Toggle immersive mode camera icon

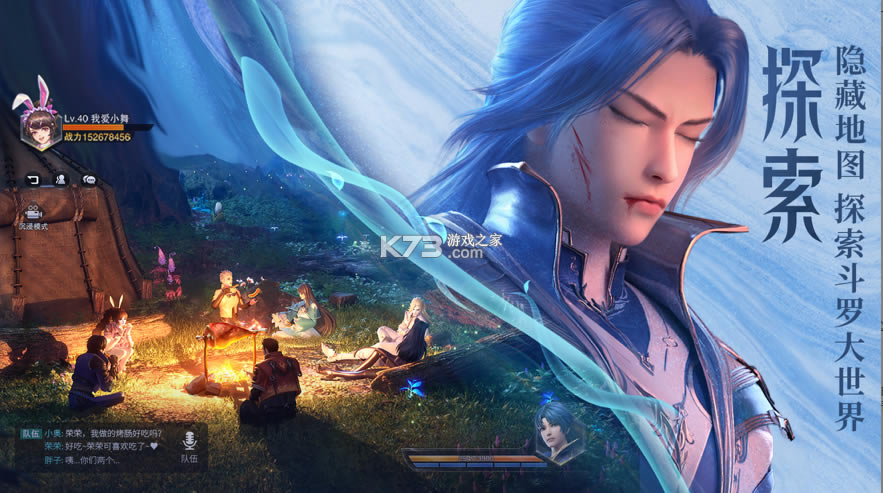click(x=32, y=212)
